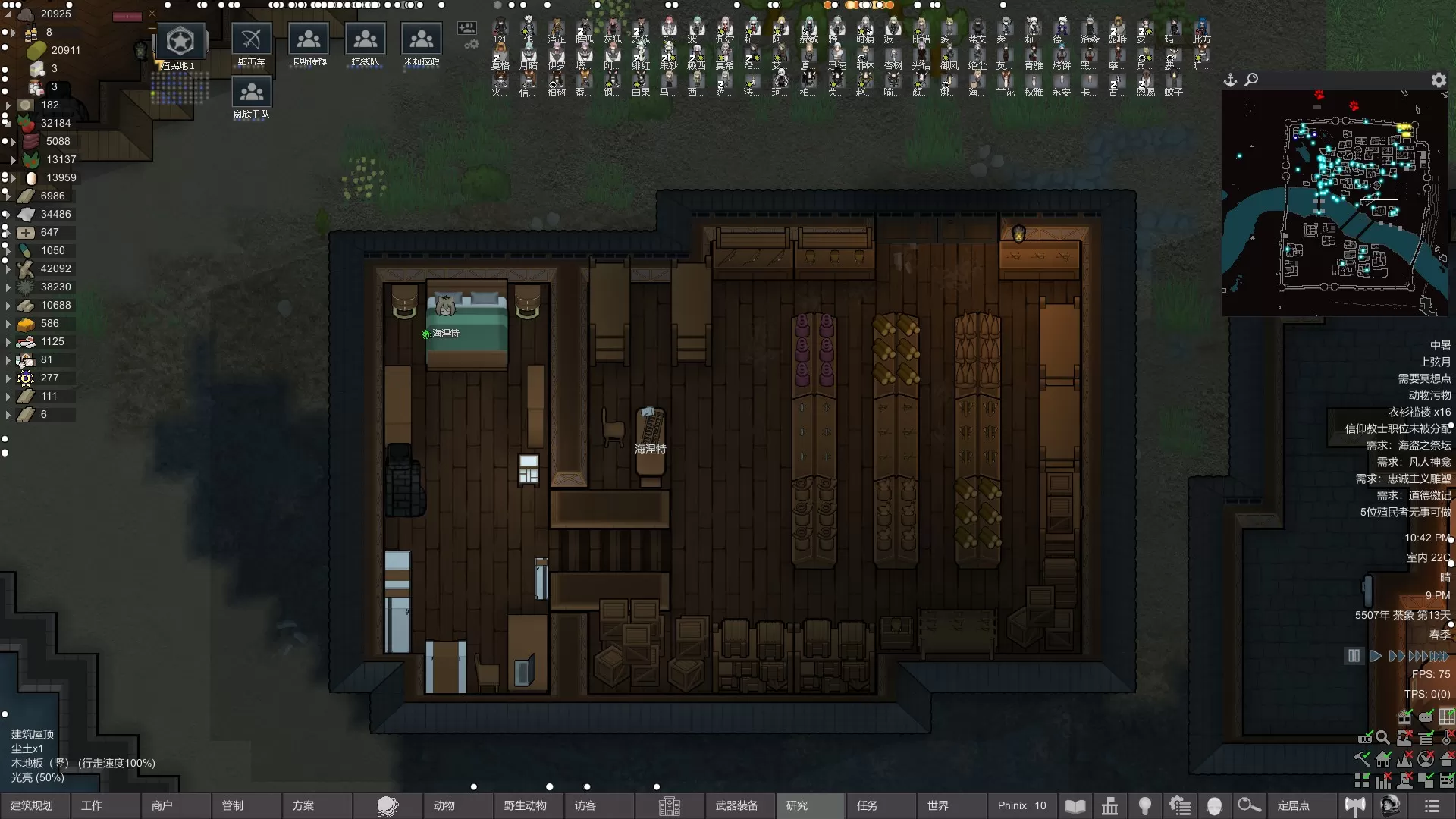The width and height of the screenshot is (1456, 819).
Task: Open the 研究 (Research) tab
Action: click(x=797, y=805)
